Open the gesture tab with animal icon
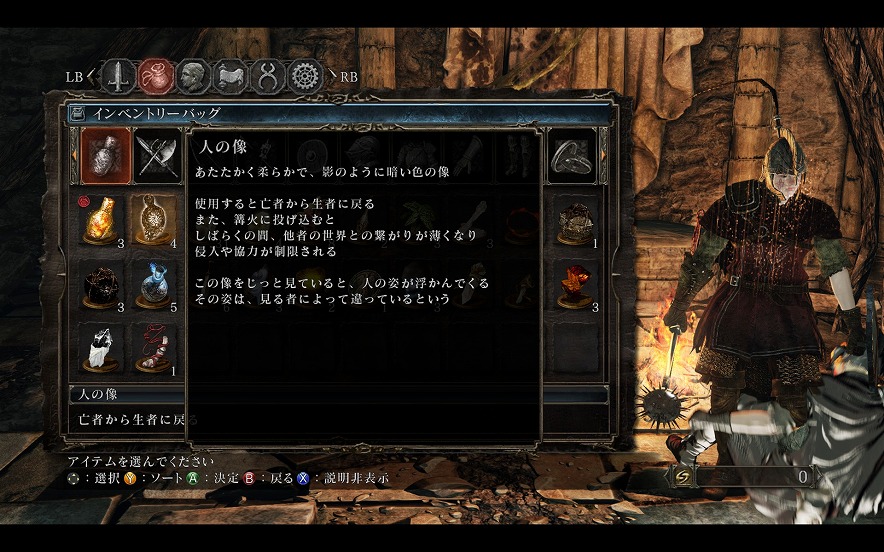 click(x=232, y=75)
